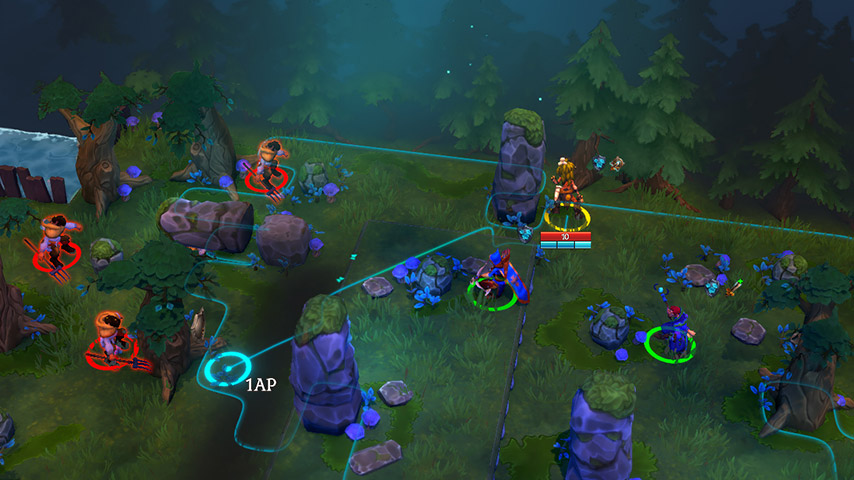Target the red-ringed pitchfork enemy beside the wooden fence

pos(56,245)
